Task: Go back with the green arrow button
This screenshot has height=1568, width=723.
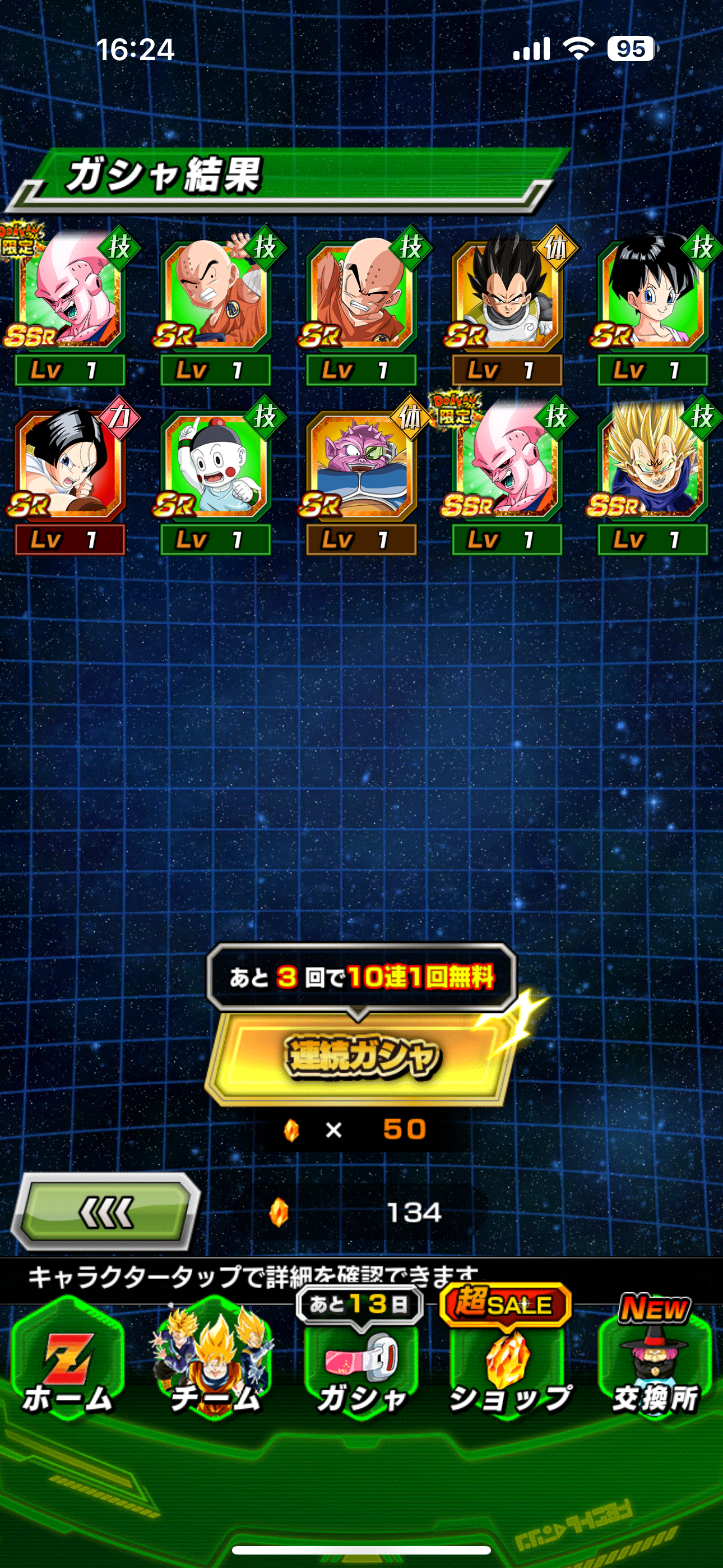Action: (106, 1211)
